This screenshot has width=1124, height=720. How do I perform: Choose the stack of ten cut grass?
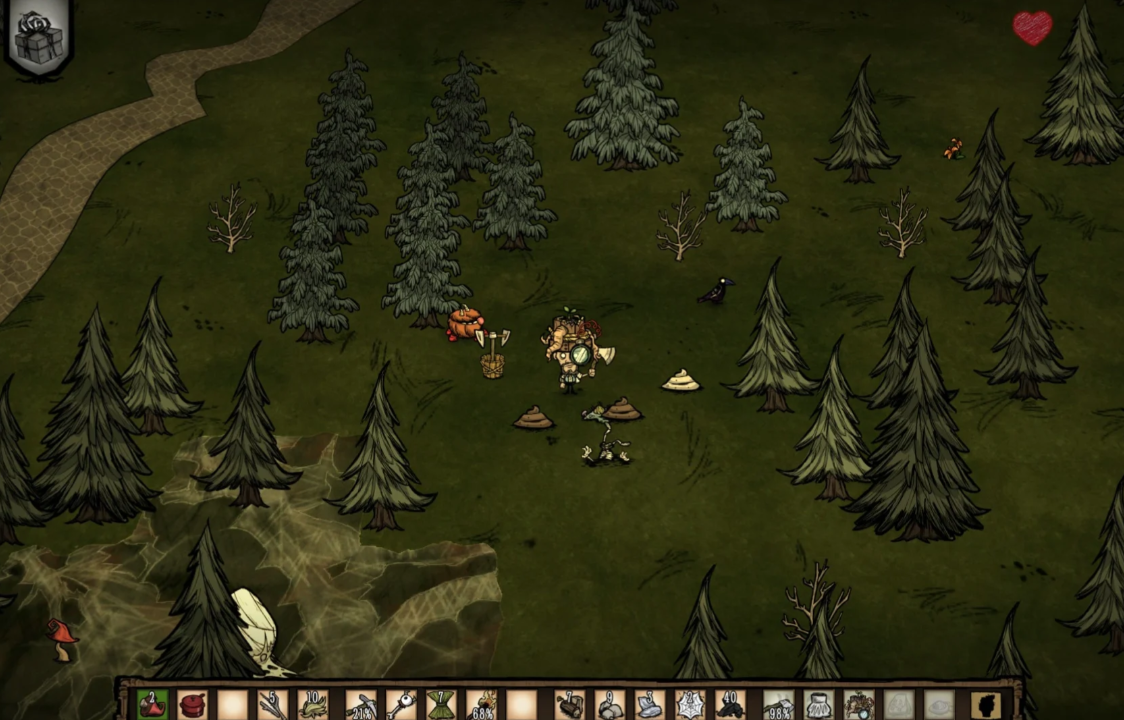coord(312,705)
